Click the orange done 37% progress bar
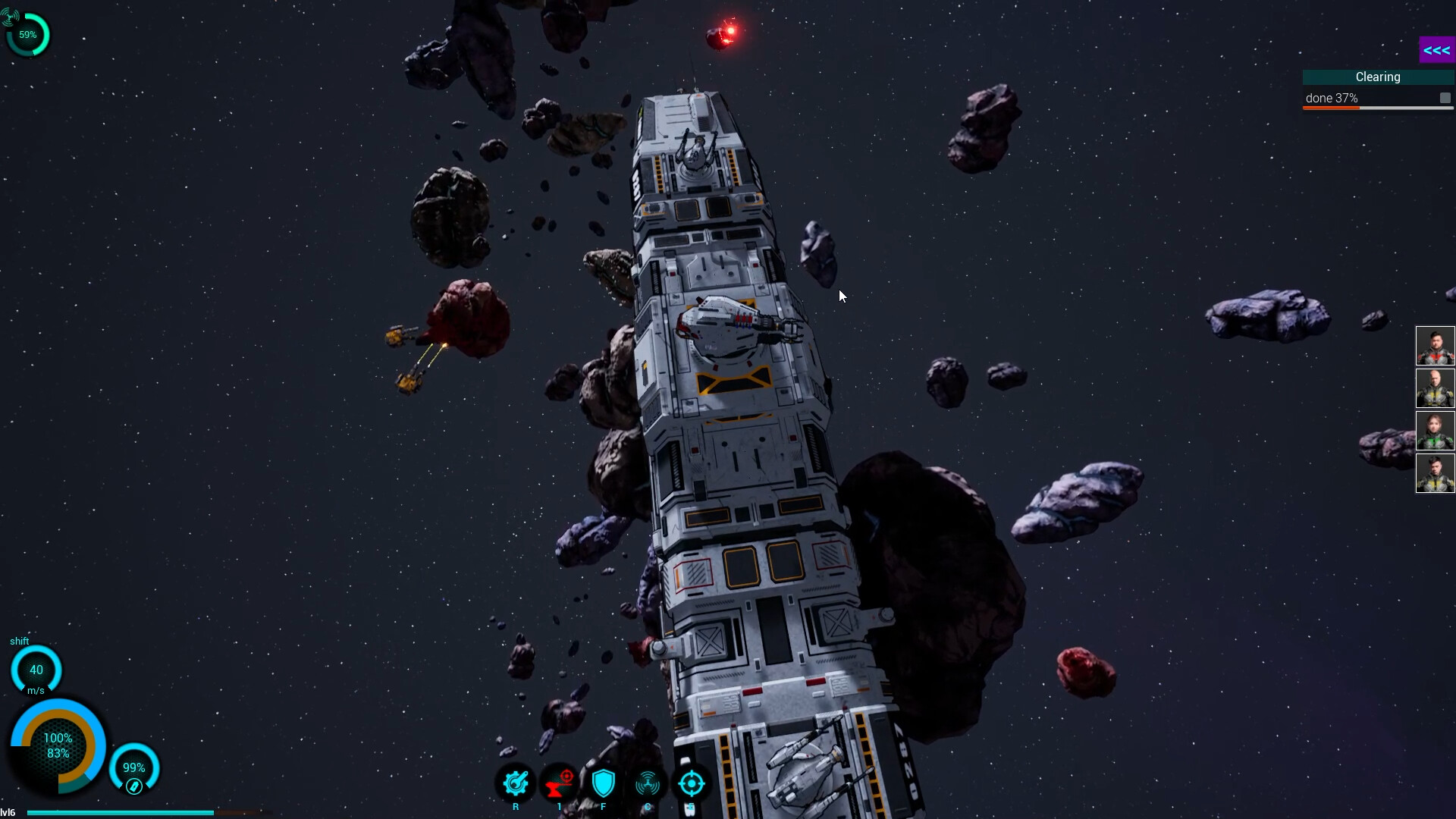This screenshot has height=819, width=1456. tap(1332, 107)
